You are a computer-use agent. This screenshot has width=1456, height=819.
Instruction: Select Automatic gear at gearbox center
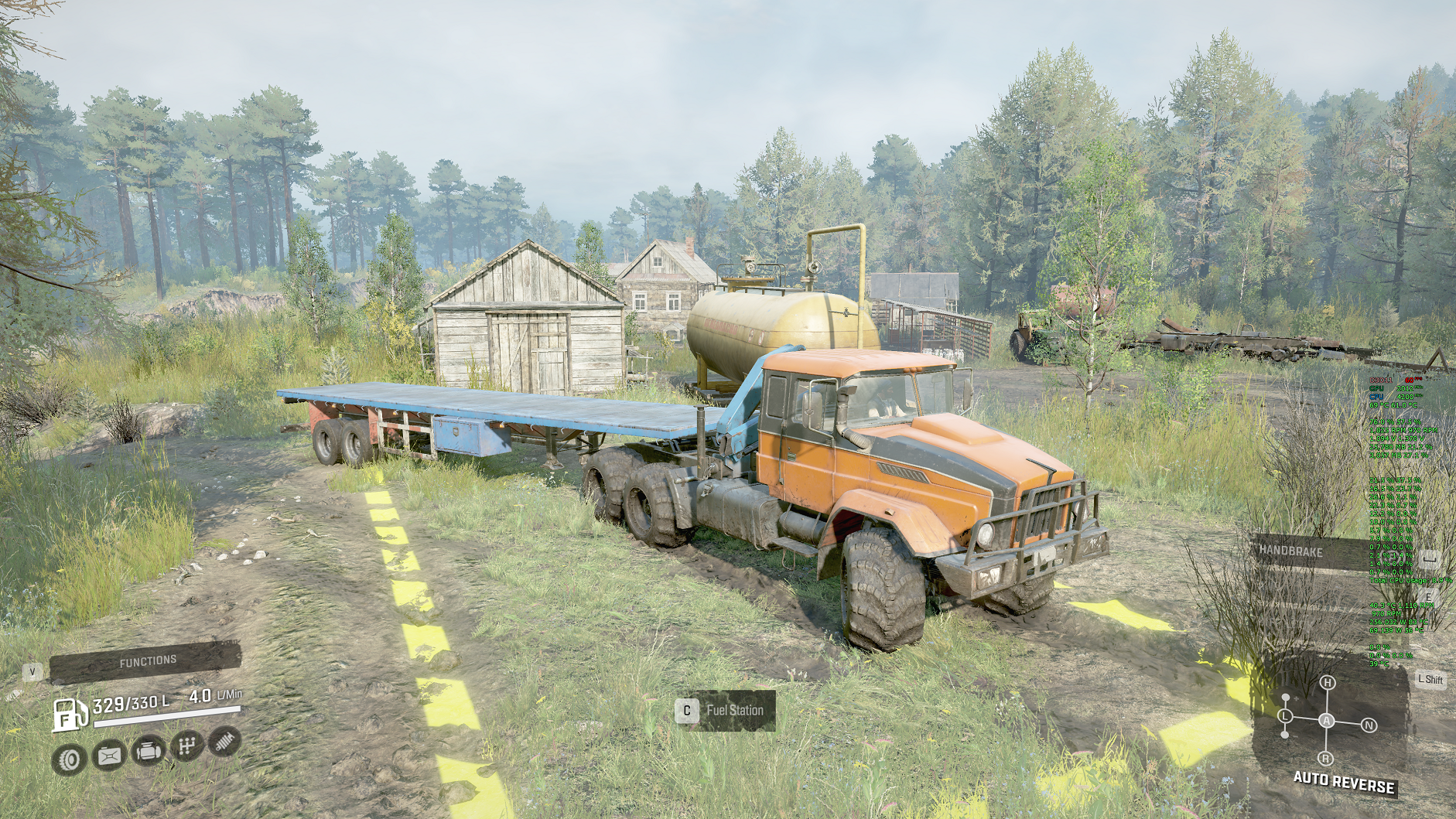pos(1327,721)
